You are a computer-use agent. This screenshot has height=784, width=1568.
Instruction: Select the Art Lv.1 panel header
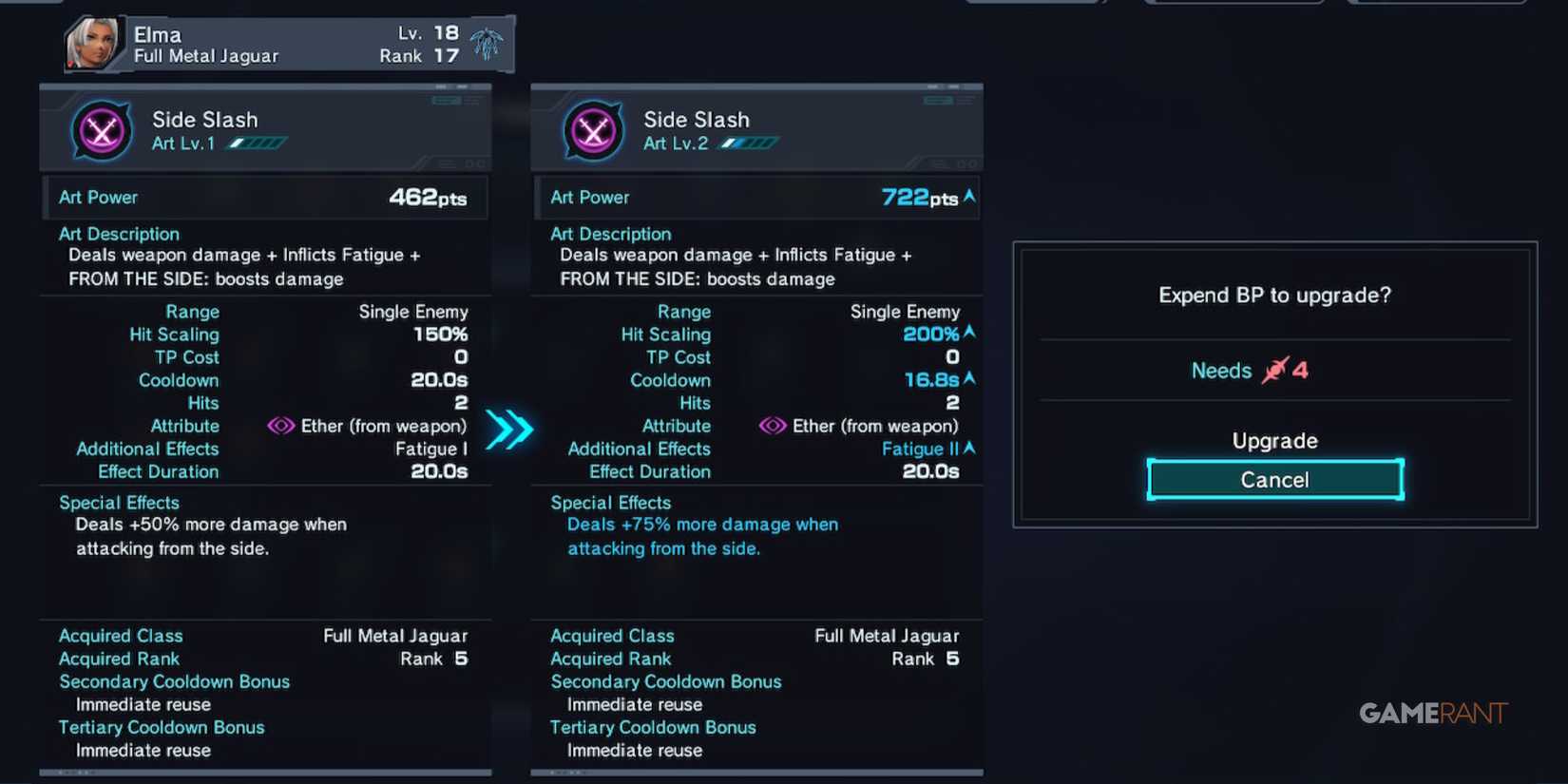tap(265, 128)
